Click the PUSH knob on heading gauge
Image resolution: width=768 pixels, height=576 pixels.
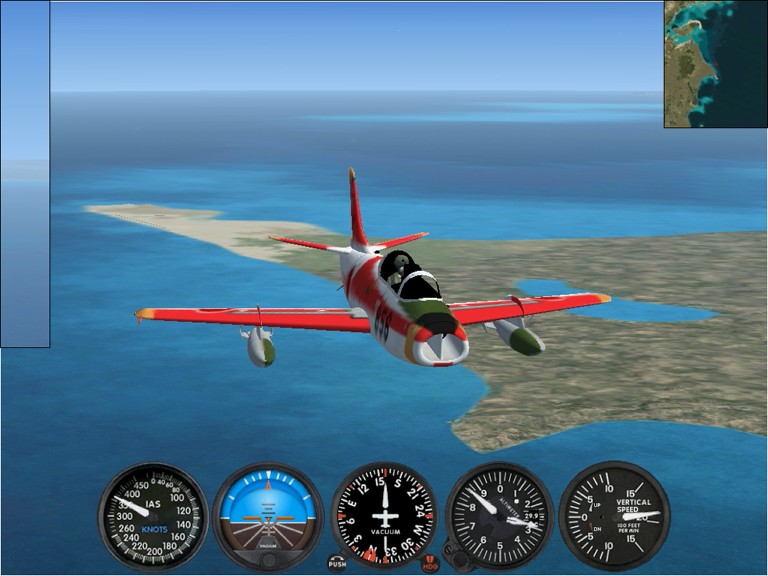(x=337, y=563)
